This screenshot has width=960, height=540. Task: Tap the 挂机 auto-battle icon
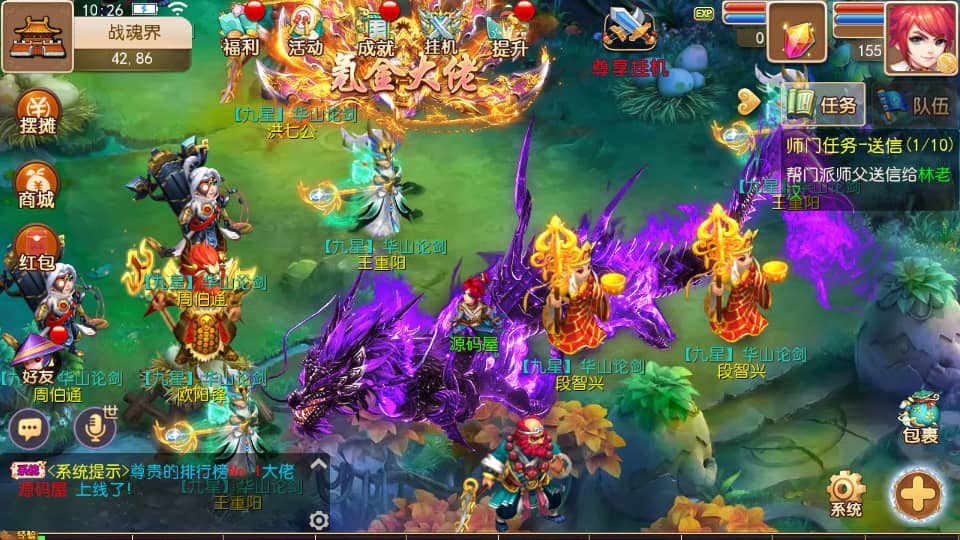(x=440, y=30)
